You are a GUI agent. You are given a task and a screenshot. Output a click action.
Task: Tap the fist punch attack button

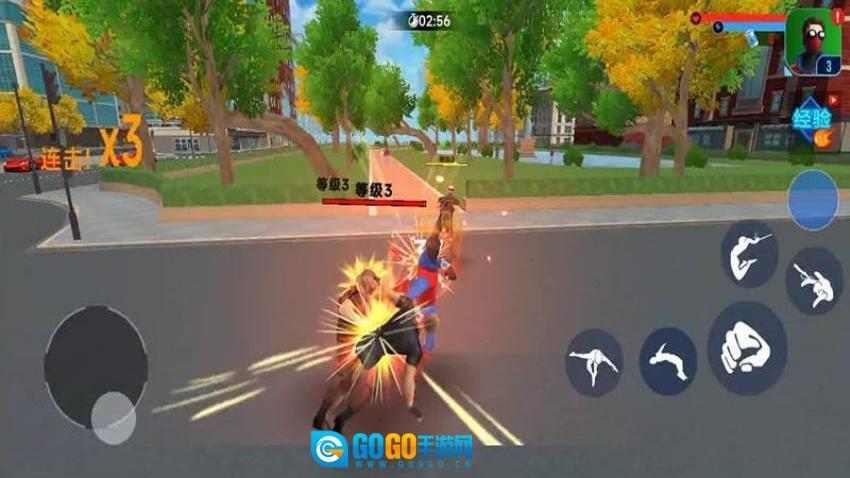pos(746,349)
